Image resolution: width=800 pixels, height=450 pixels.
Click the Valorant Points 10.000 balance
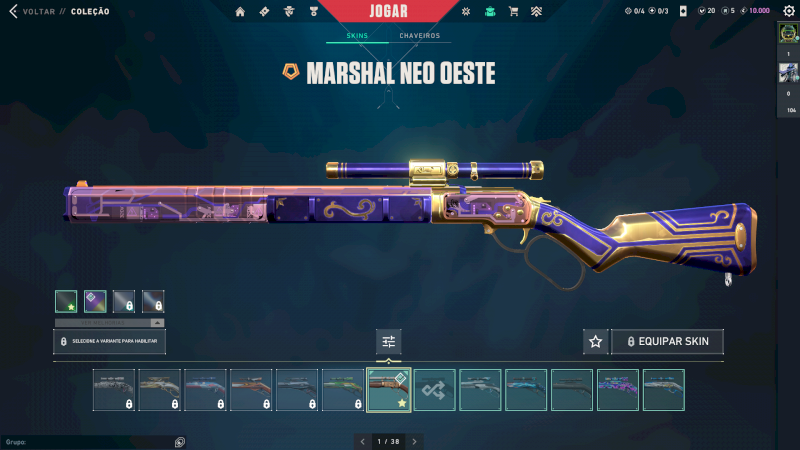pyautogui.click(x=757, y=11)
